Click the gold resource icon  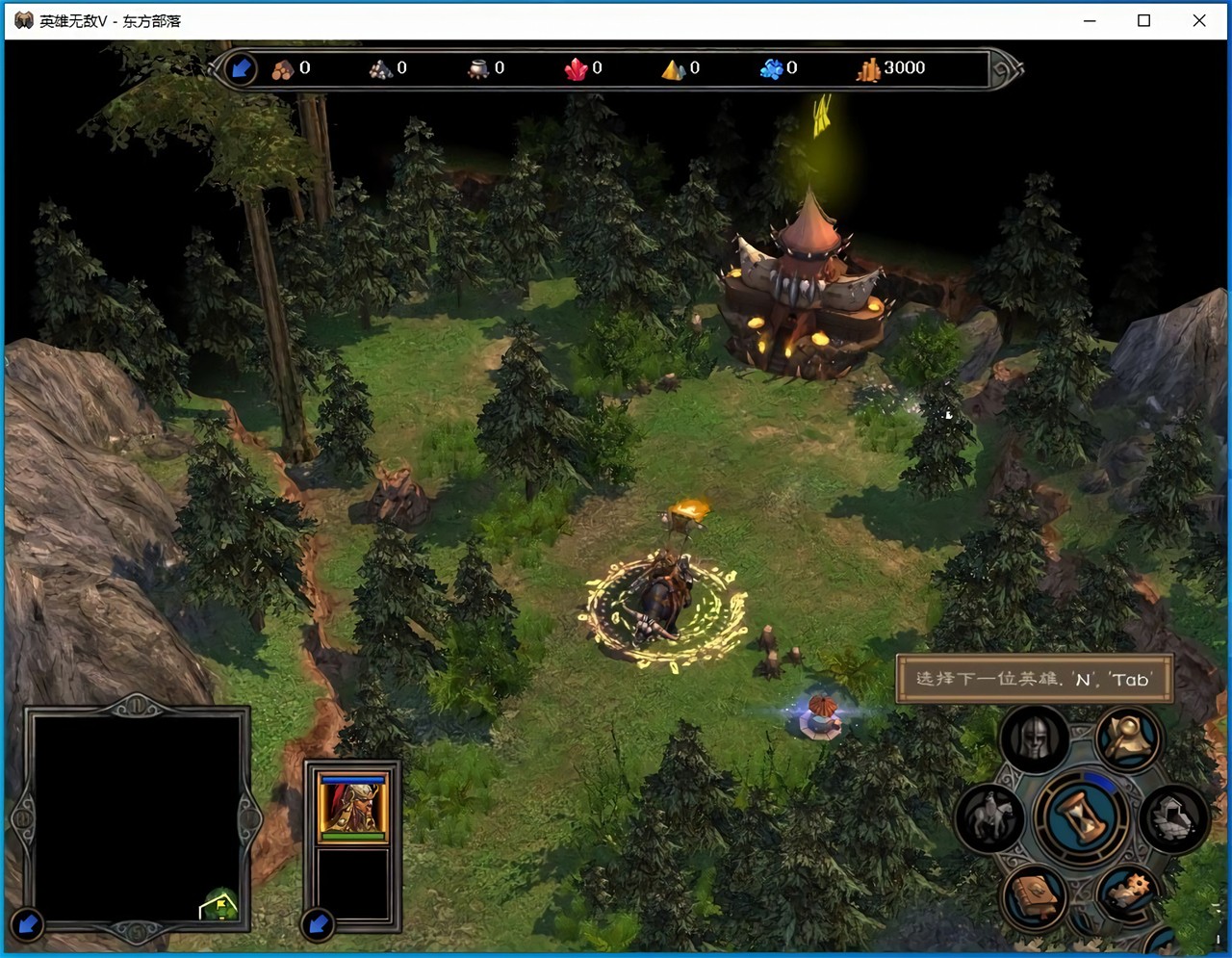pyautogui.click(x=868, y=69)
